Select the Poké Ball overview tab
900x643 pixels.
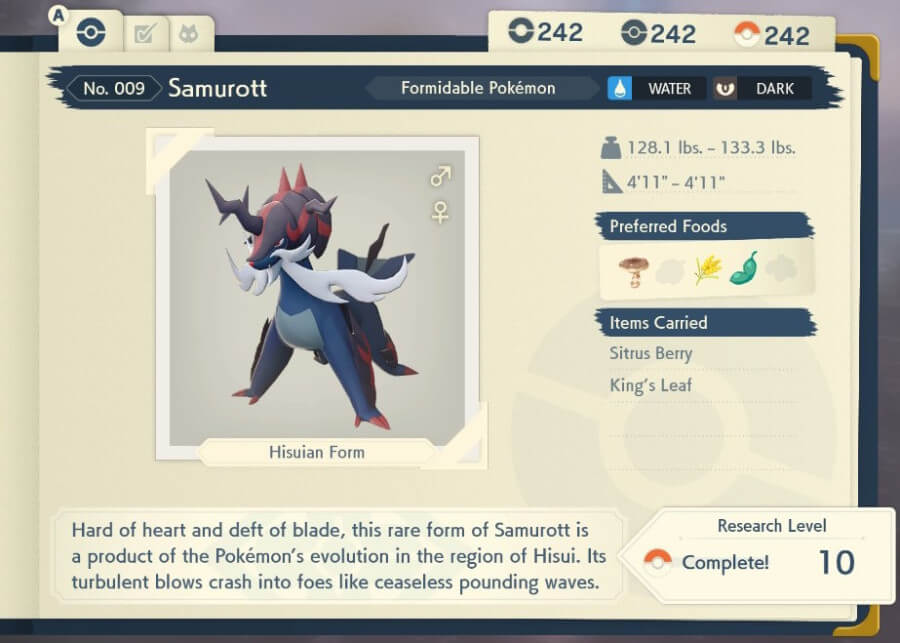(90, 34)
